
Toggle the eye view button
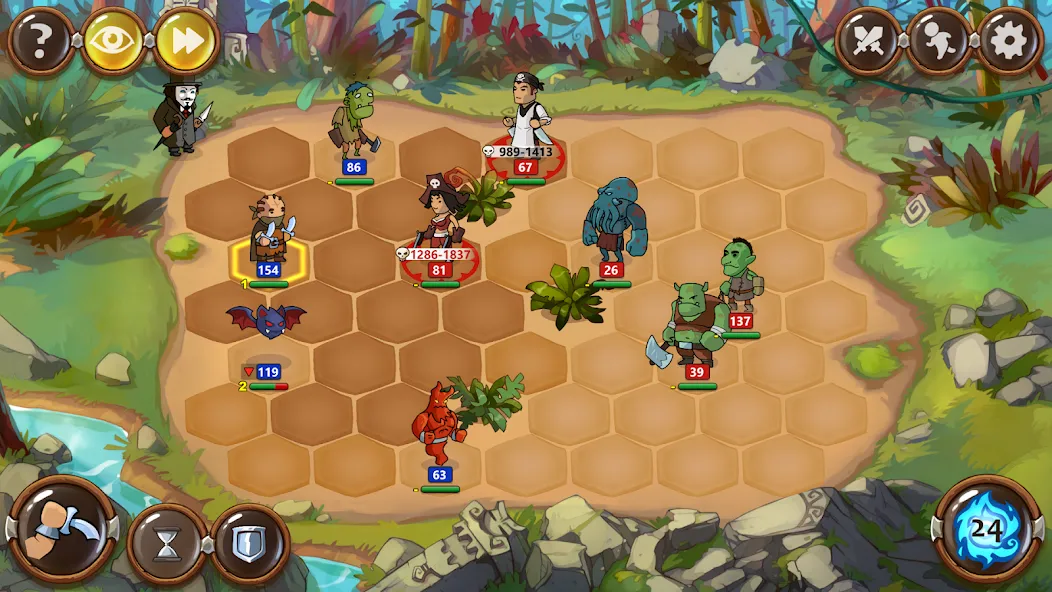pos(113,41)
